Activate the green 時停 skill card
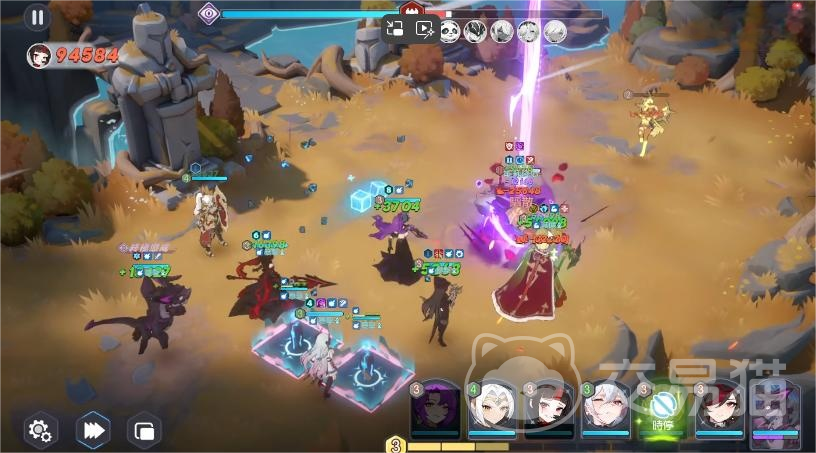816x453 pixels. (664, 409)
